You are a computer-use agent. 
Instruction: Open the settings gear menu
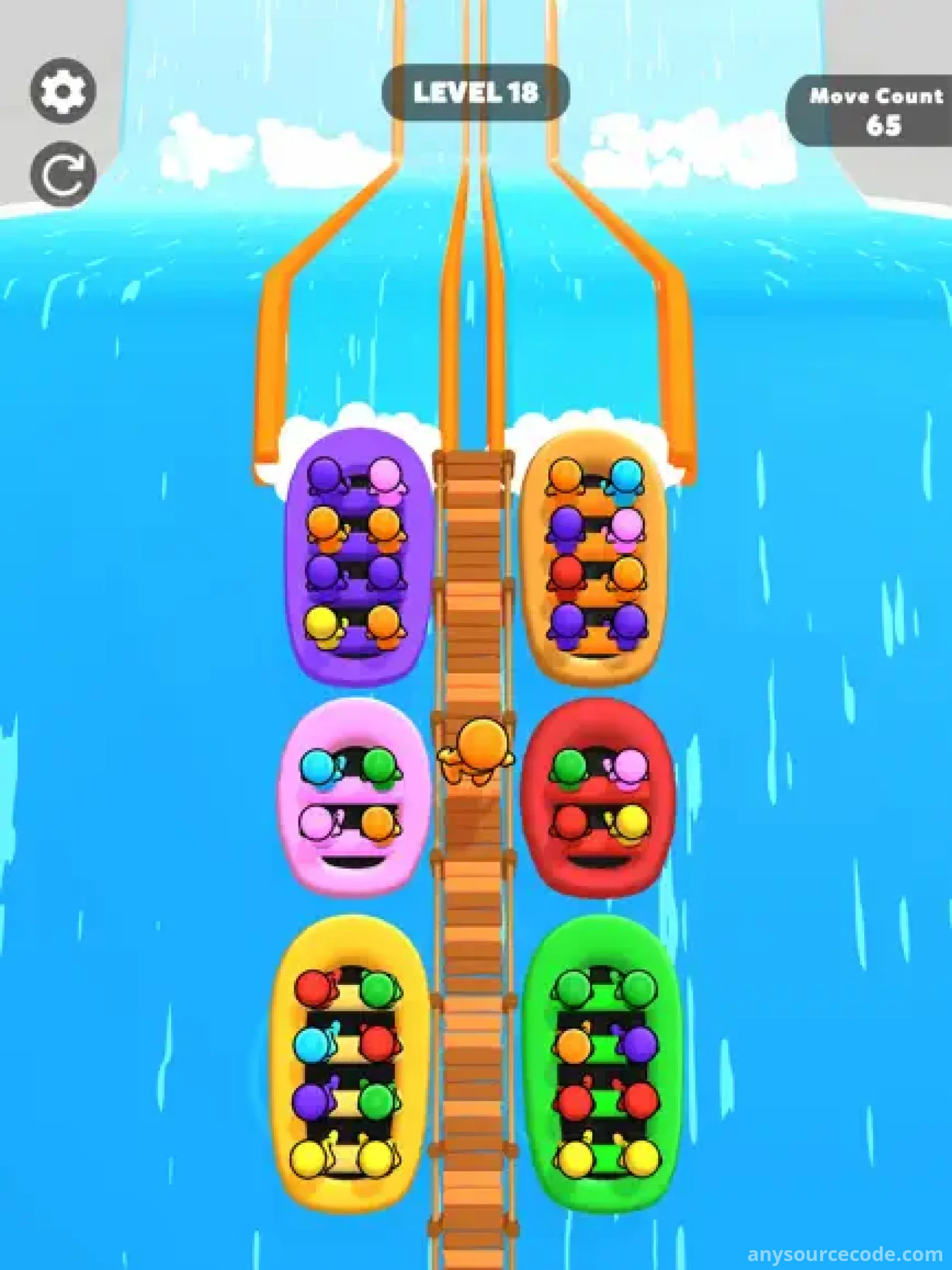coord(63,91)
